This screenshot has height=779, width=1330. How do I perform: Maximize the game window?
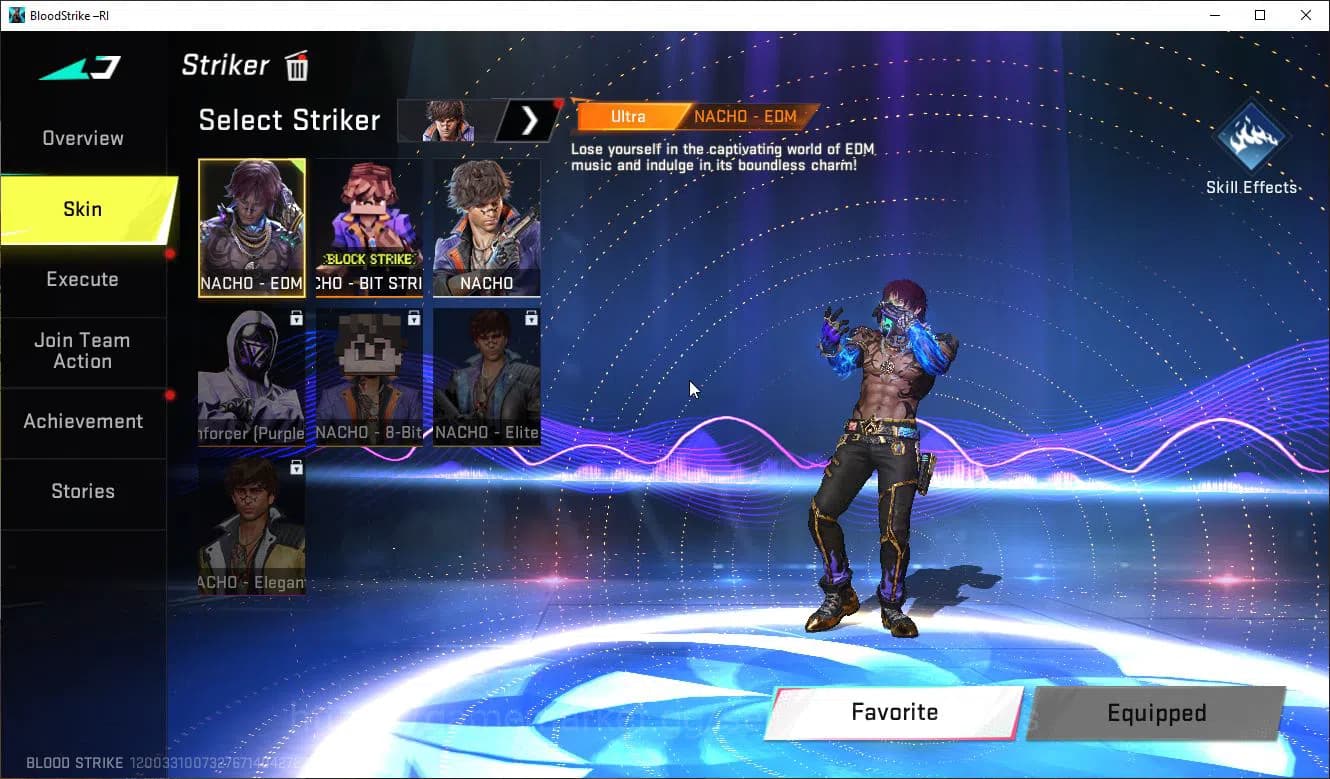(1260, 15)
